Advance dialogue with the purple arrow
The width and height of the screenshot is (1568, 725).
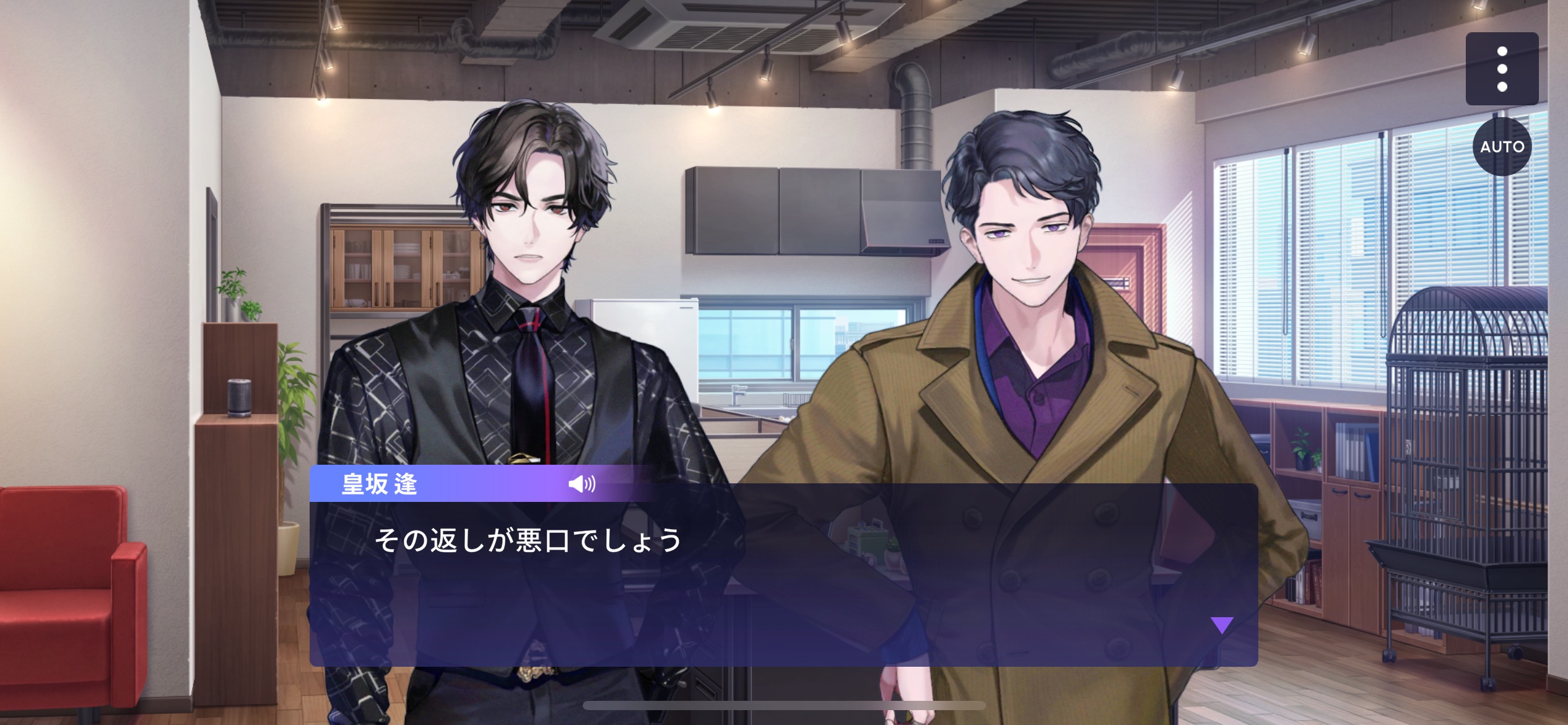[x=1221, y=625]
